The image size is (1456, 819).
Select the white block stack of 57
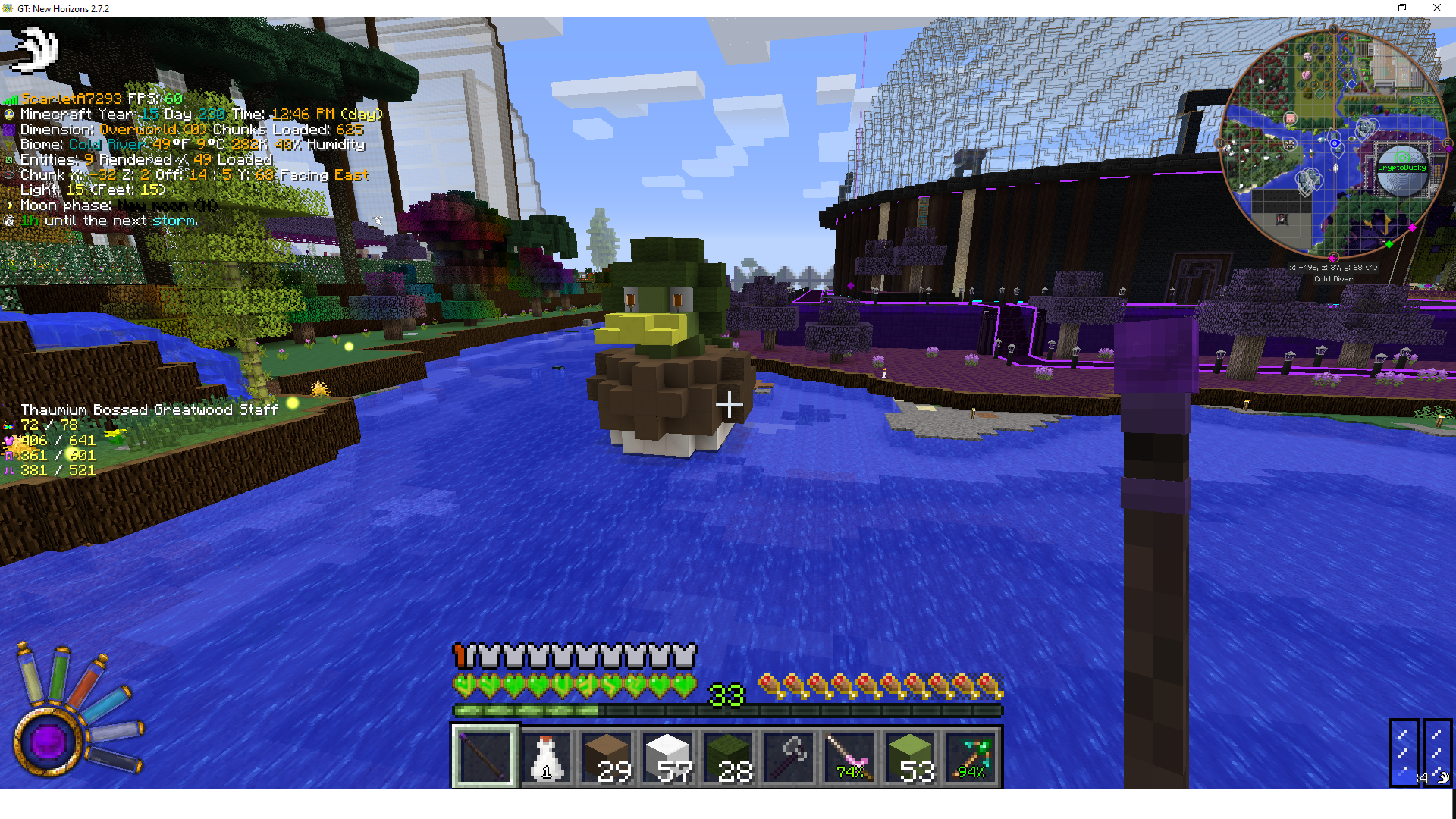pyautogui.click(x=667, y=757)
